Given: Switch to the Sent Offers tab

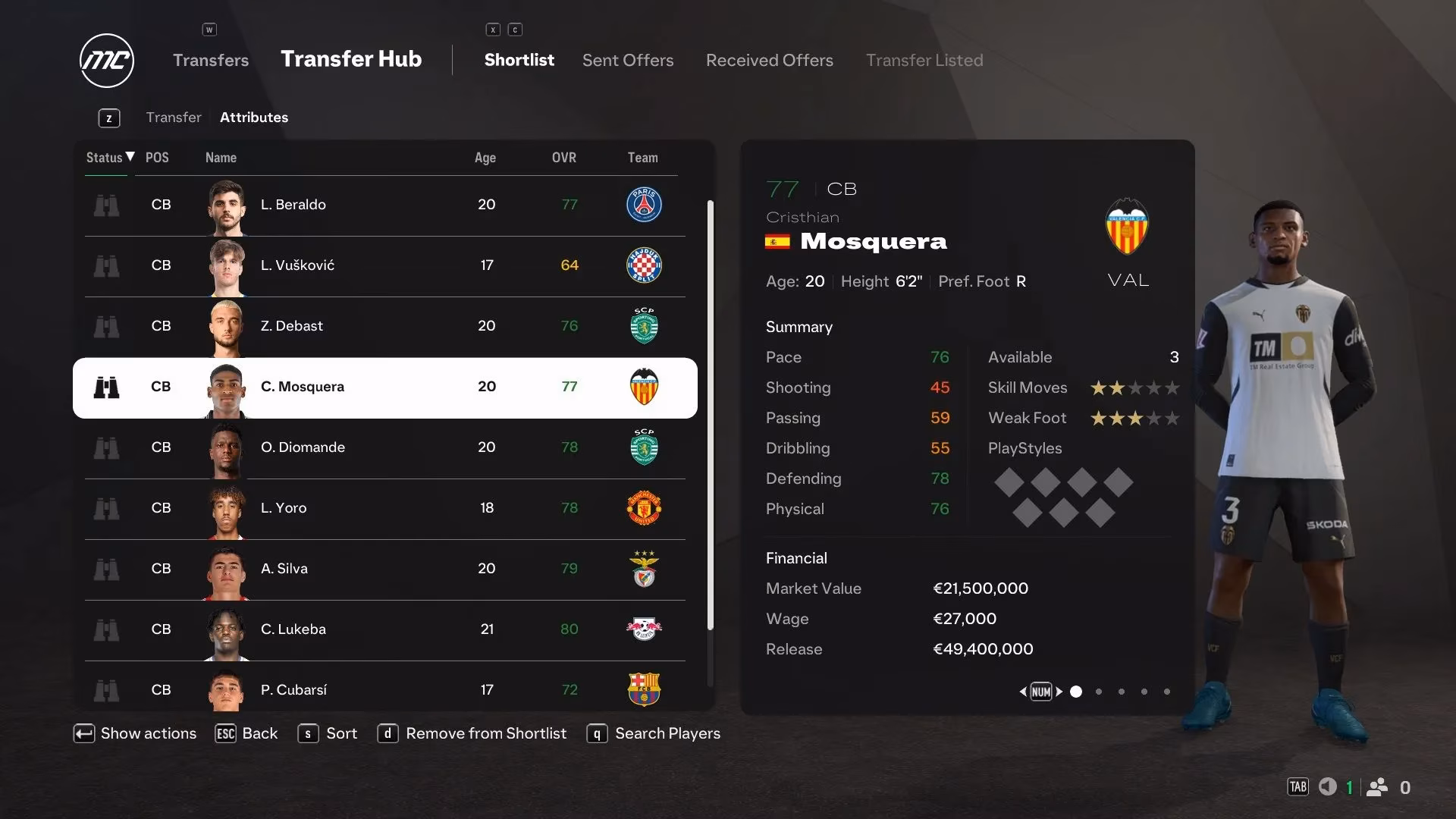Looking at the screenshot, I should point(628,60).
